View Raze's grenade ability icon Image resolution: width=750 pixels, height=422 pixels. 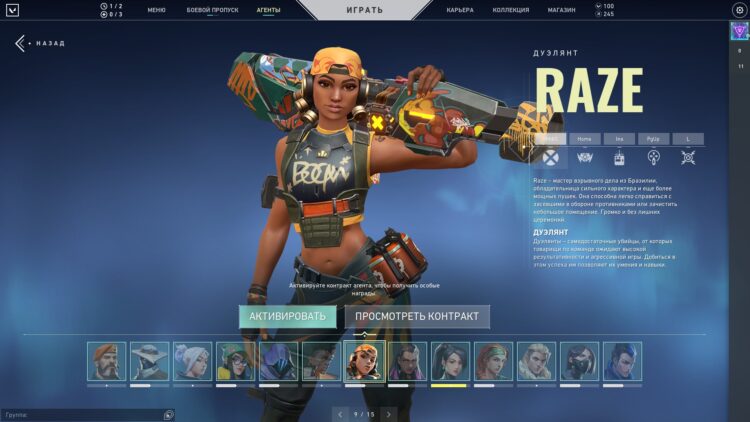click(653, 157)
